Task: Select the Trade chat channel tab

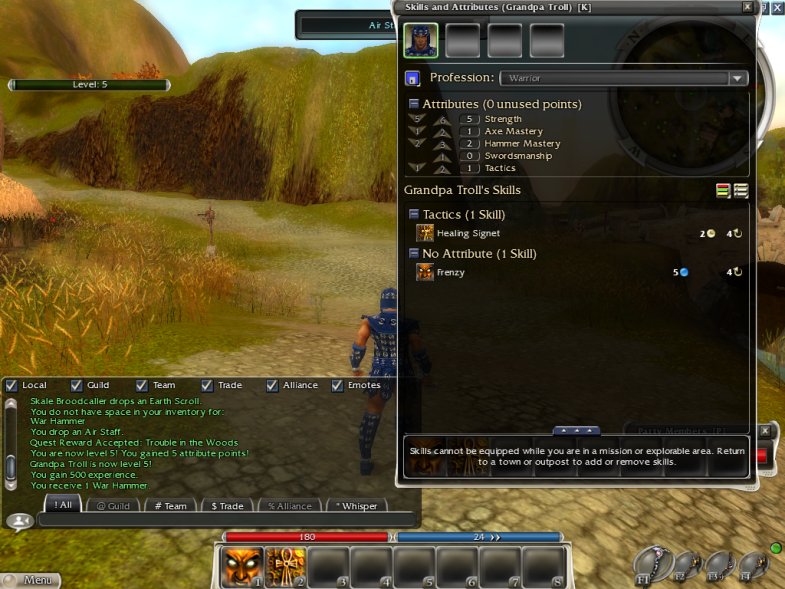Action: 226,506
